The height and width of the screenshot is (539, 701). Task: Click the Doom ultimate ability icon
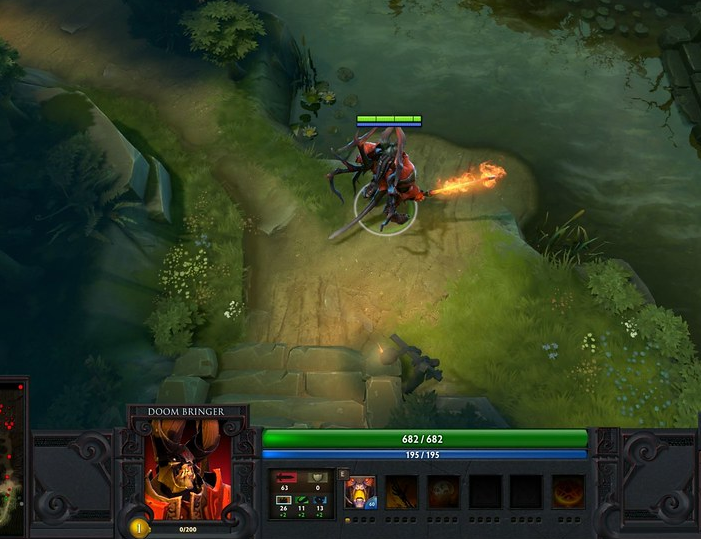[x=568, y=492]
